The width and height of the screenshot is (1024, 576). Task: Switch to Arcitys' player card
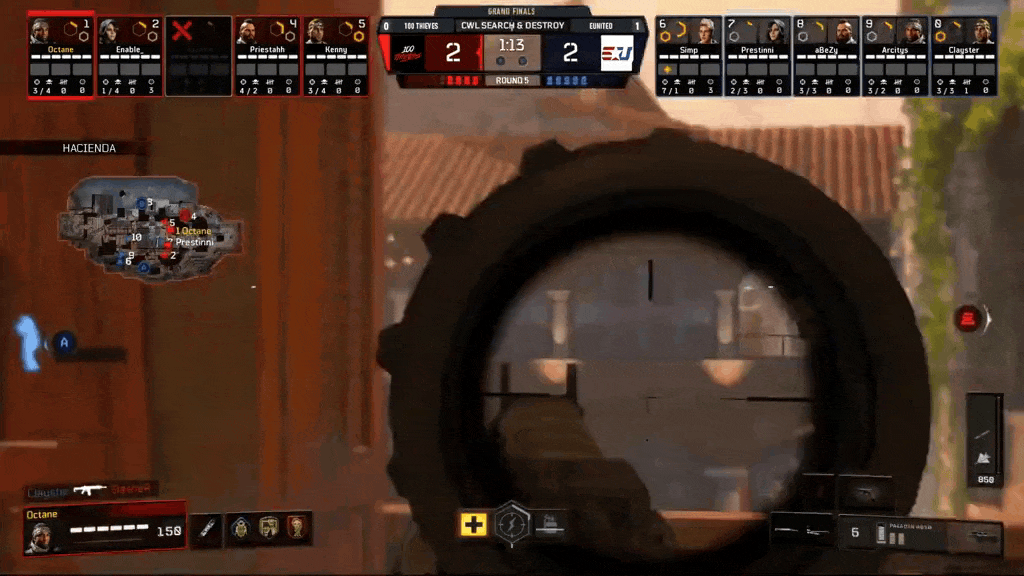(x=895, y=56)
